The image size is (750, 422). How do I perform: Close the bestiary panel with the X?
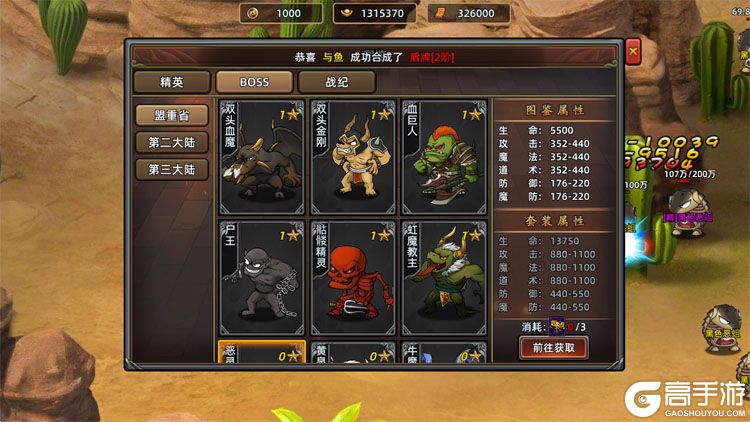[632, 51]
